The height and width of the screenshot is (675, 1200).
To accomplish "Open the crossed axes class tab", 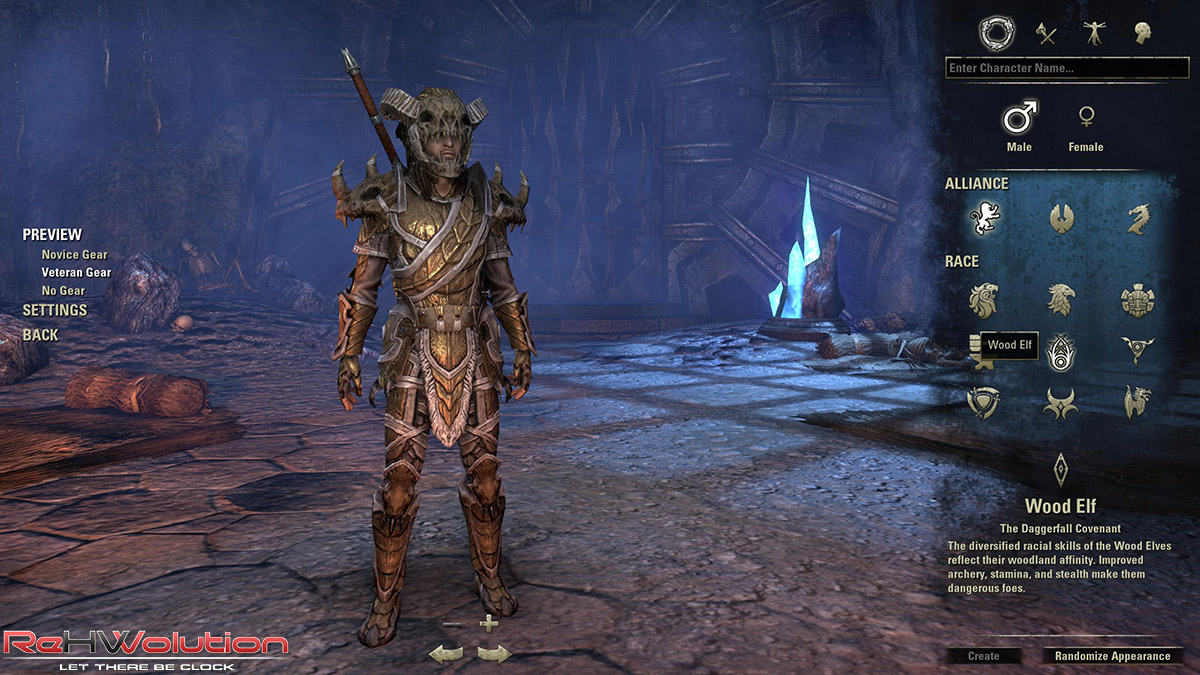I will pyautogui.click(x=1046, y=34).
